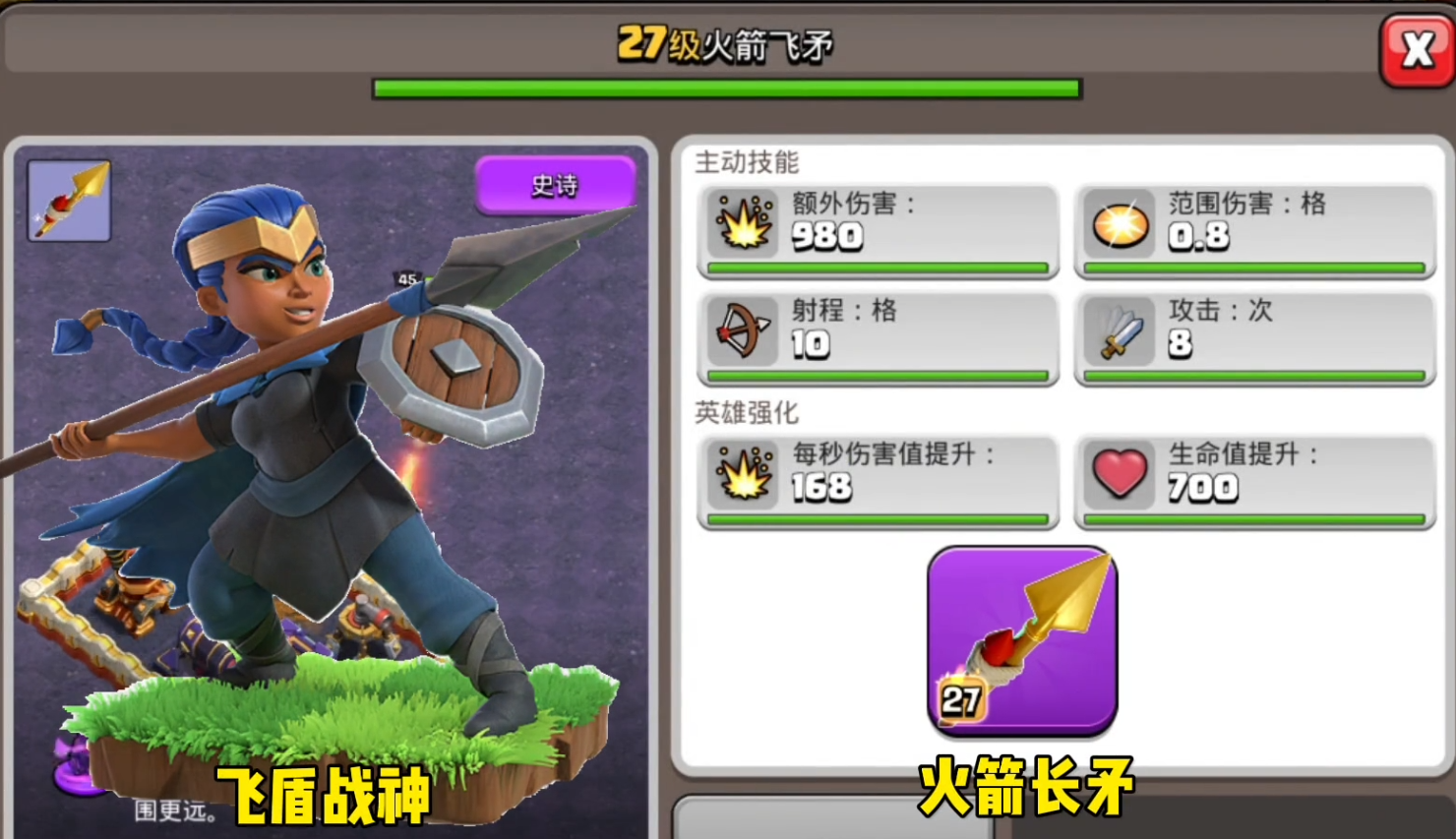Toggle the 额外伤害 stat progress indicator
Screen dimensions: 1456x839
(877, 267)
